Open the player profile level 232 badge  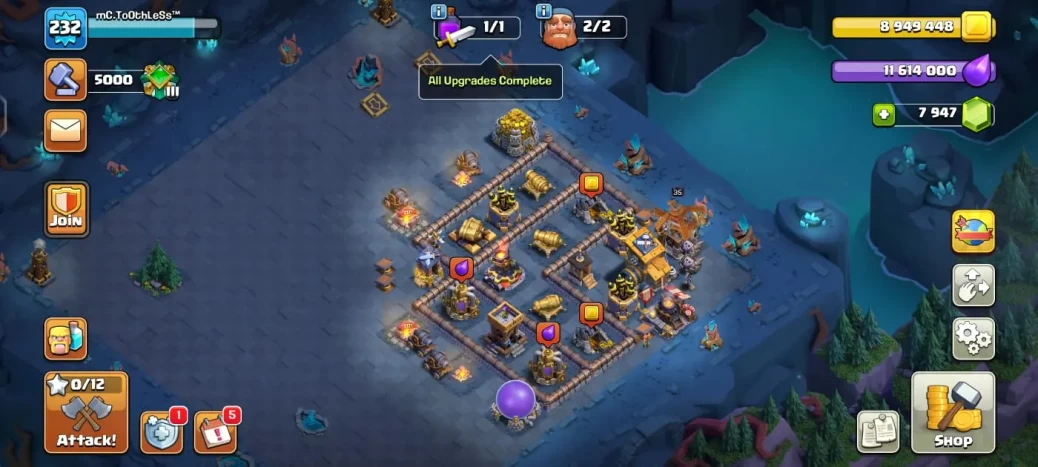pos(65,28)
